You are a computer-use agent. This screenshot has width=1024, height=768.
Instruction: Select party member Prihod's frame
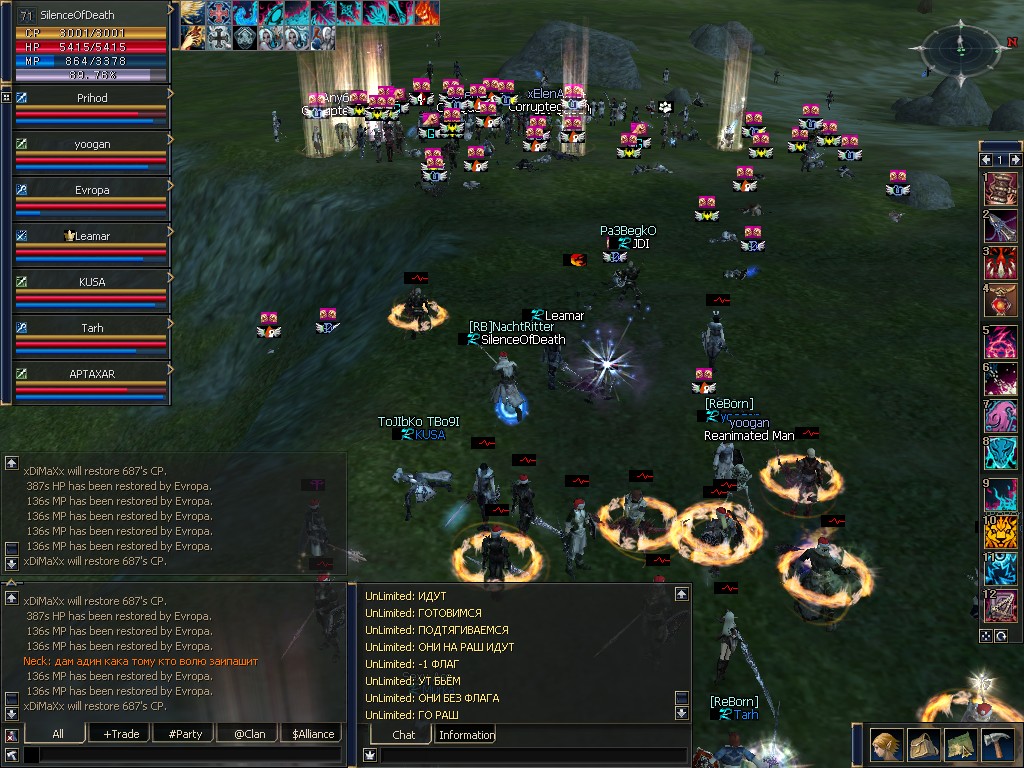point(92,107)
